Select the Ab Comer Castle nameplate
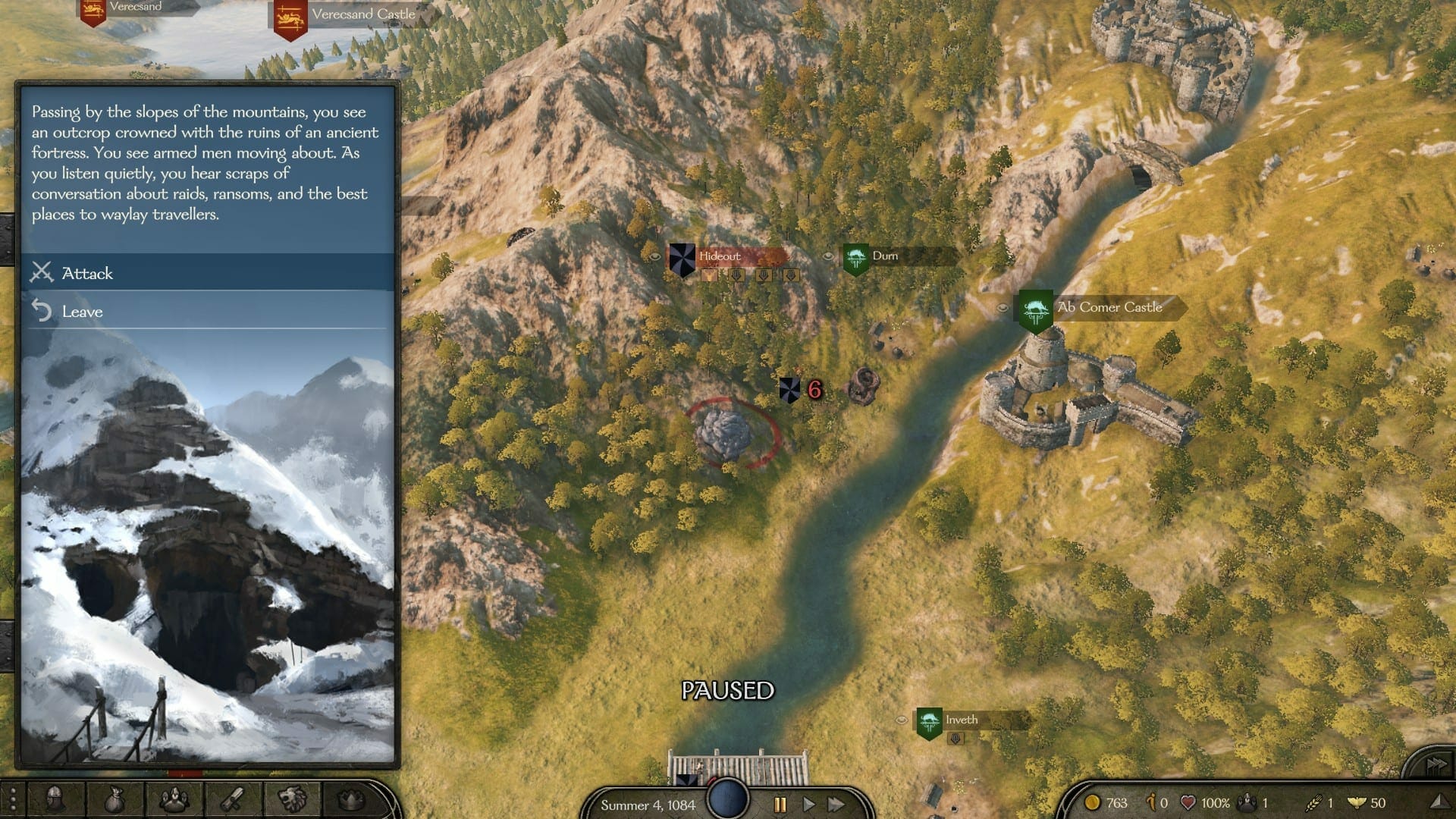Image resolution: width=1456 pixels, height=819 pixels. [1109, 307]
